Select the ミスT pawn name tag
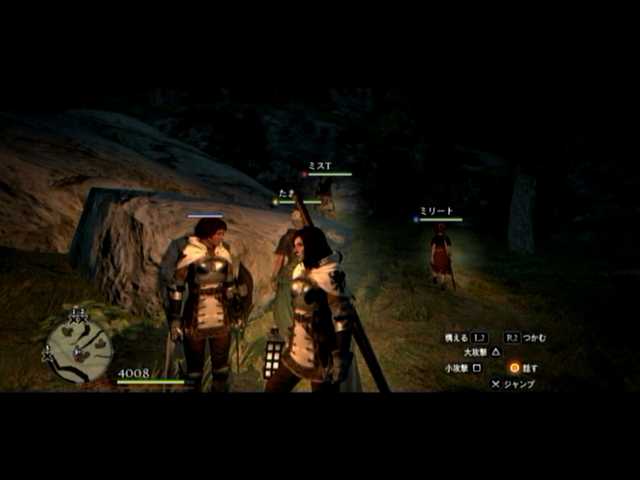Viewport: 640px width, 480px height. click(x=320, y=166)
